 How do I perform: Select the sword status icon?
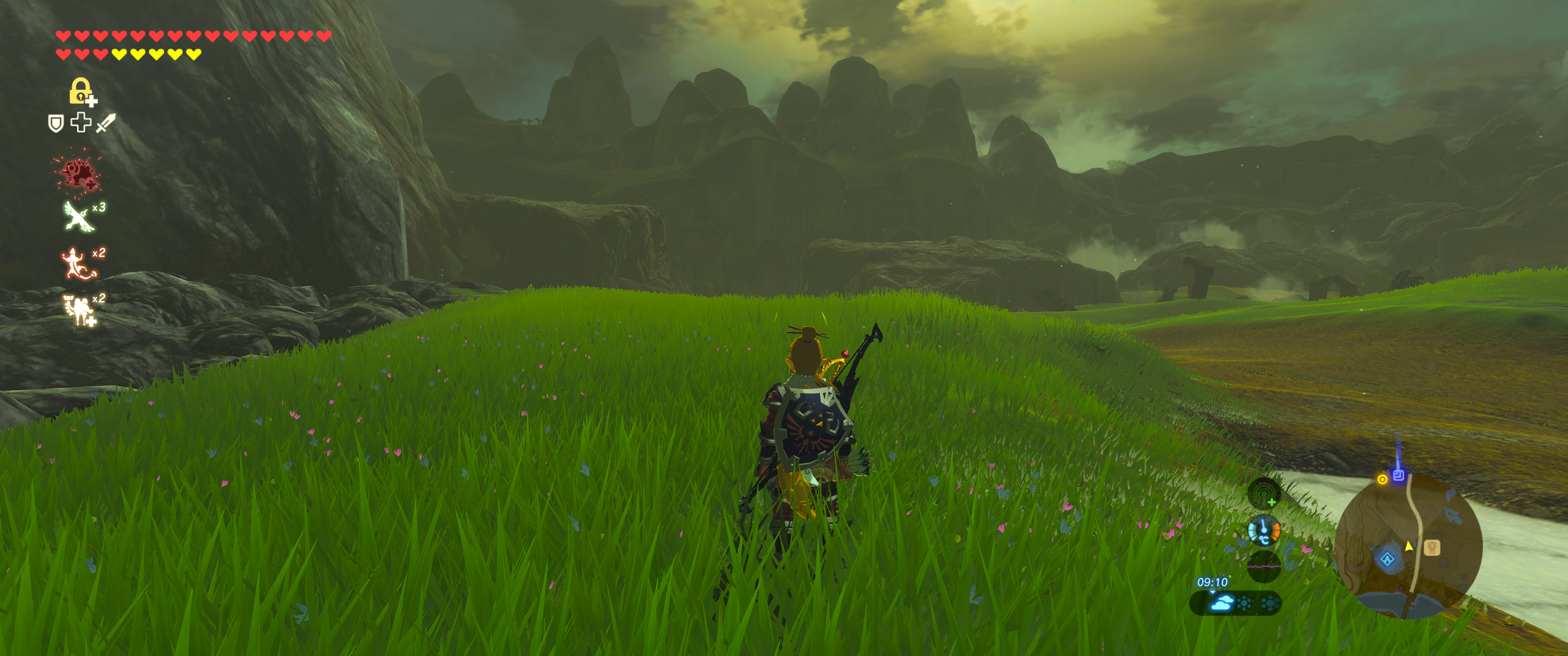pyautogui.click(x=105, y=123)
